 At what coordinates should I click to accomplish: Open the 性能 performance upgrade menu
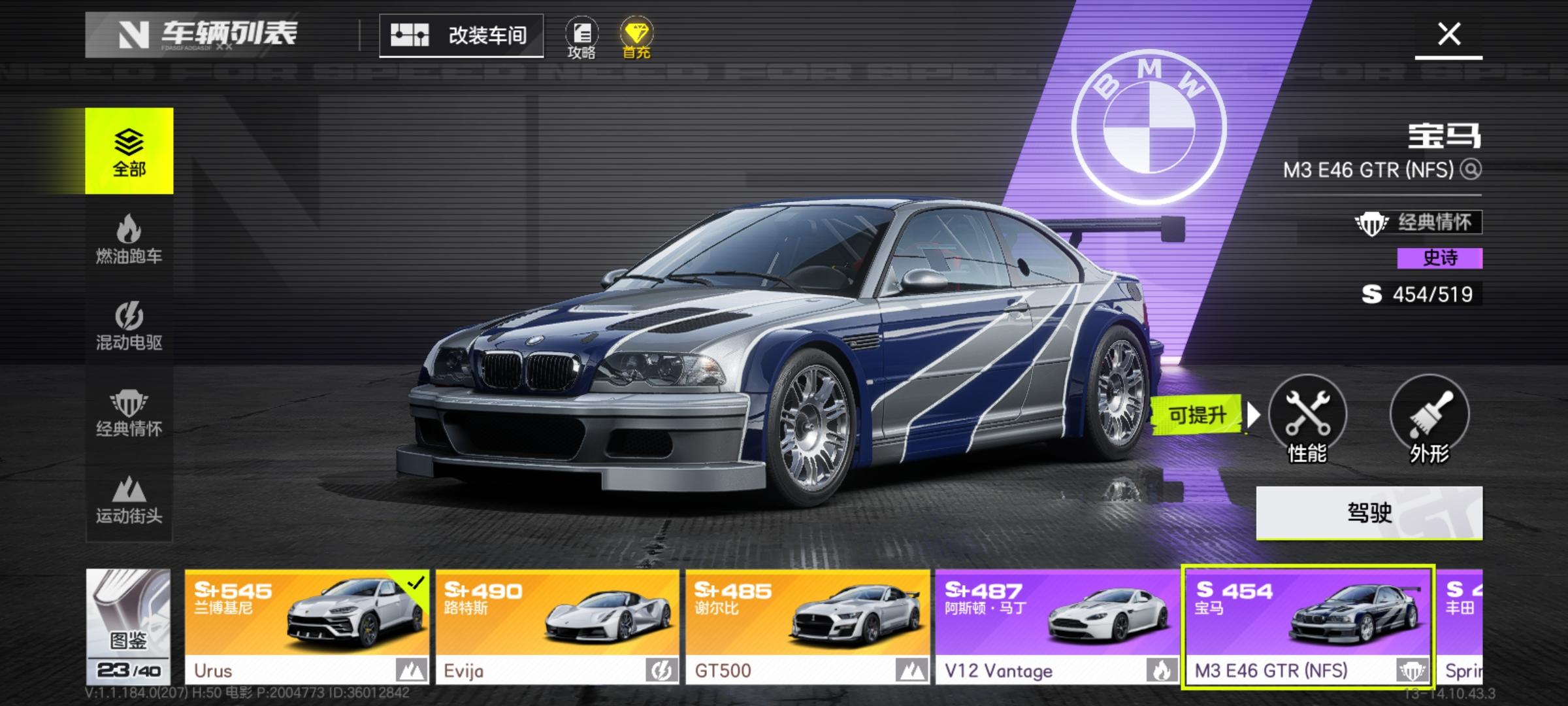[x=1307, y=418]
